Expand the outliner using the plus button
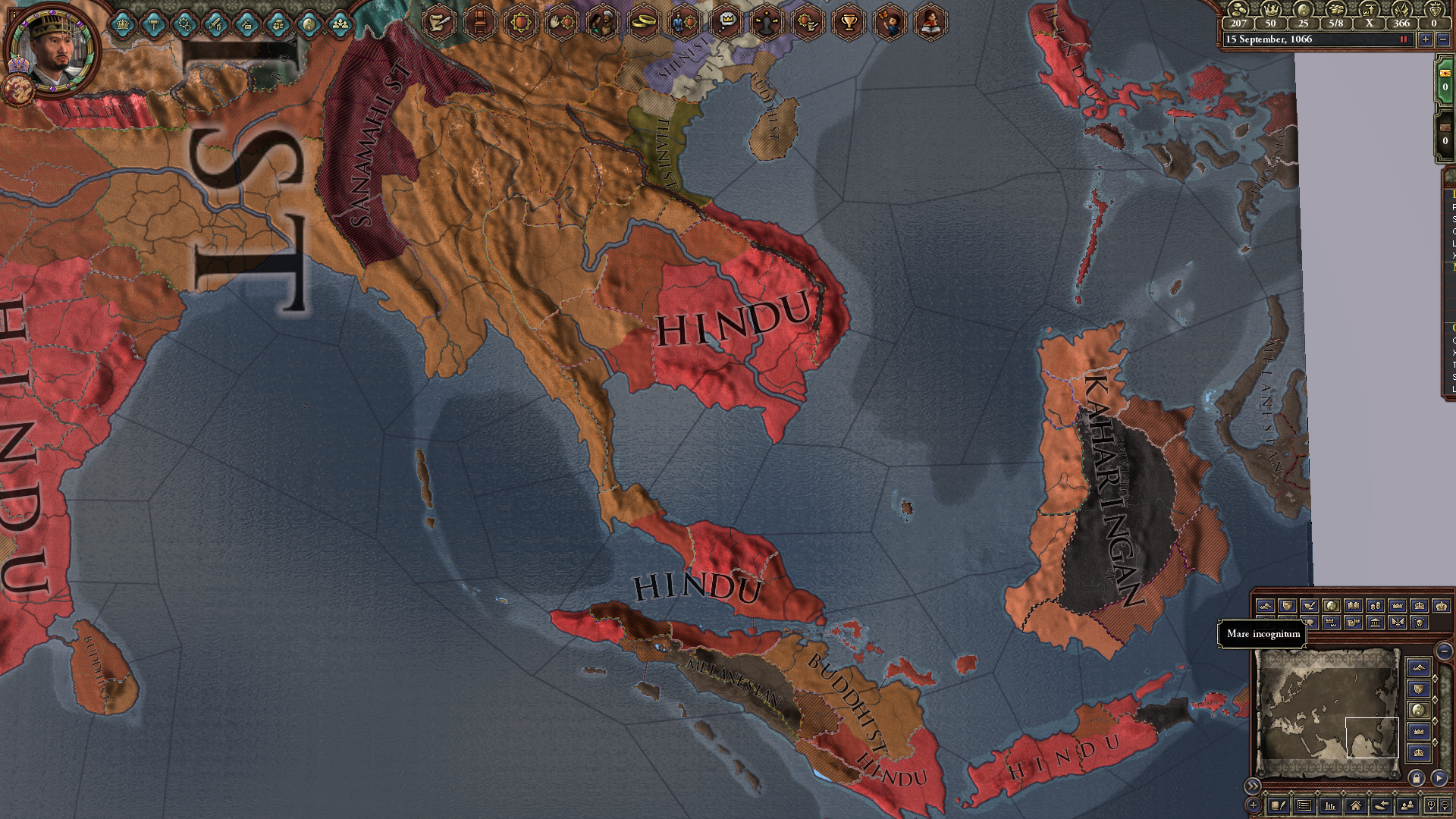 (x=1253, y=805)
